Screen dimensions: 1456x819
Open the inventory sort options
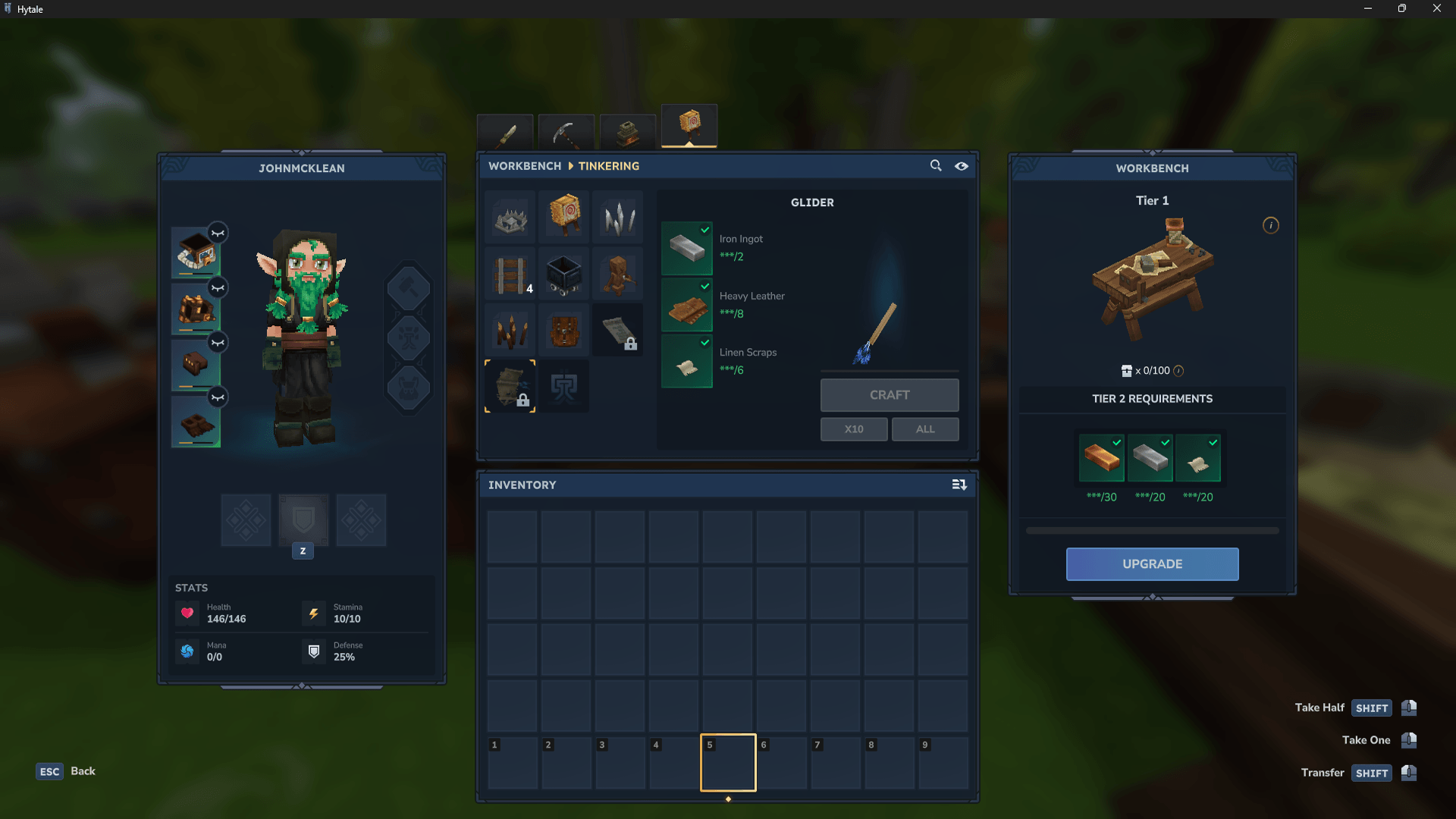point(959,485)
